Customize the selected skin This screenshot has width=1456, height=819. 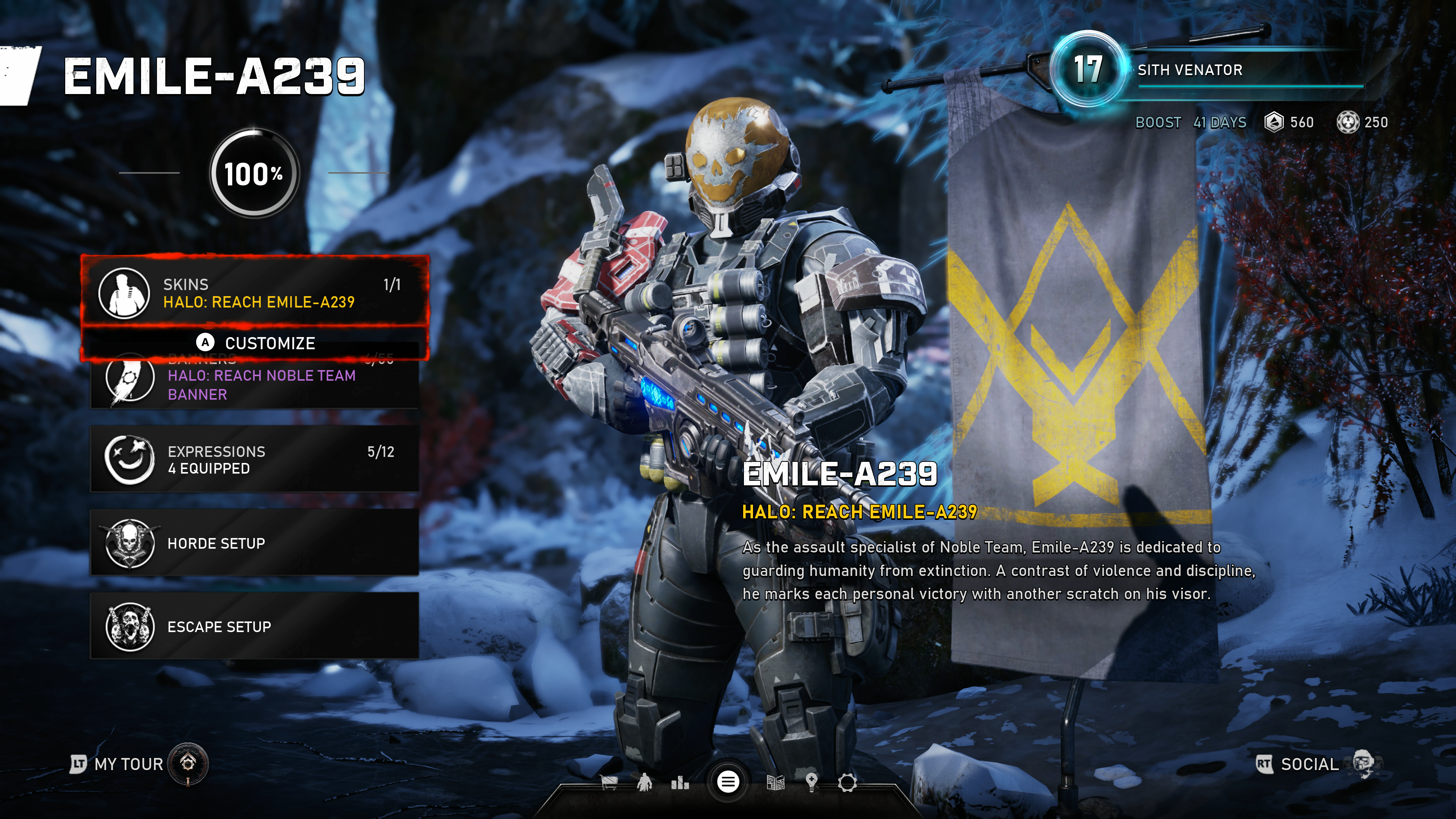pyautogui.click(x=256, y=342)
